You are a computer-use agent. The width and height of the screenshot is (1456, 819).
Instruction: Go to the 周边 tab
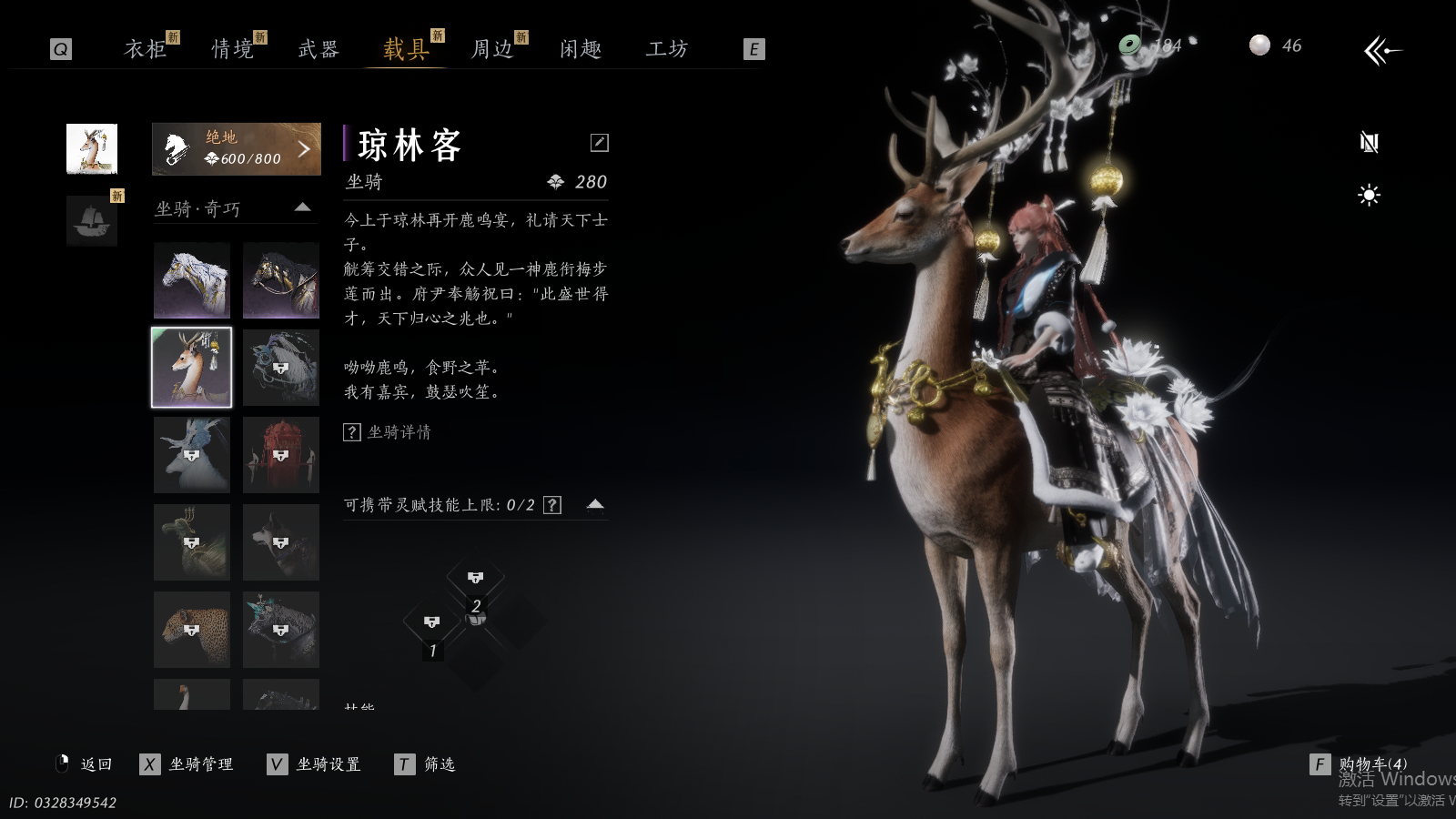tap(492, 49)
